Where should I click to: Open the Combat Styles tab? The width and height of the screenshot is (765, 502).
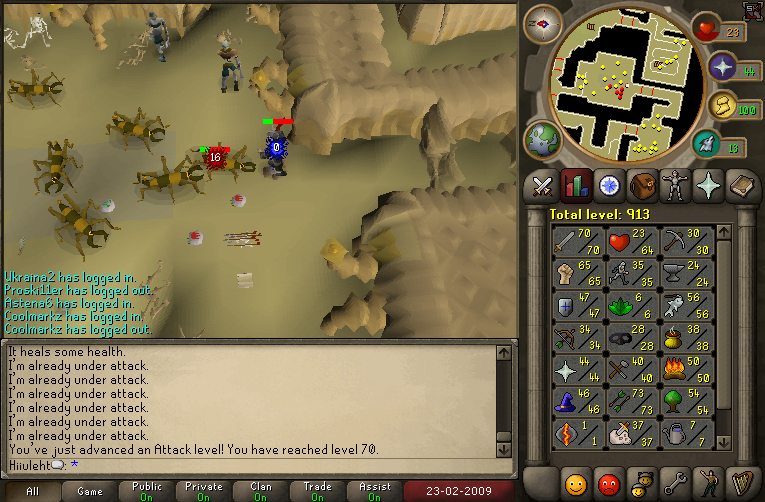542,186
